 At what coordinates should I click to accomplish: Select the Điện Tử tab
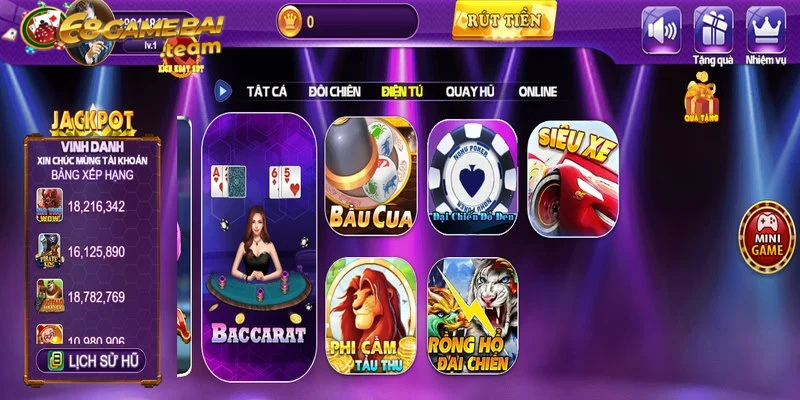[x=402, y=91]
